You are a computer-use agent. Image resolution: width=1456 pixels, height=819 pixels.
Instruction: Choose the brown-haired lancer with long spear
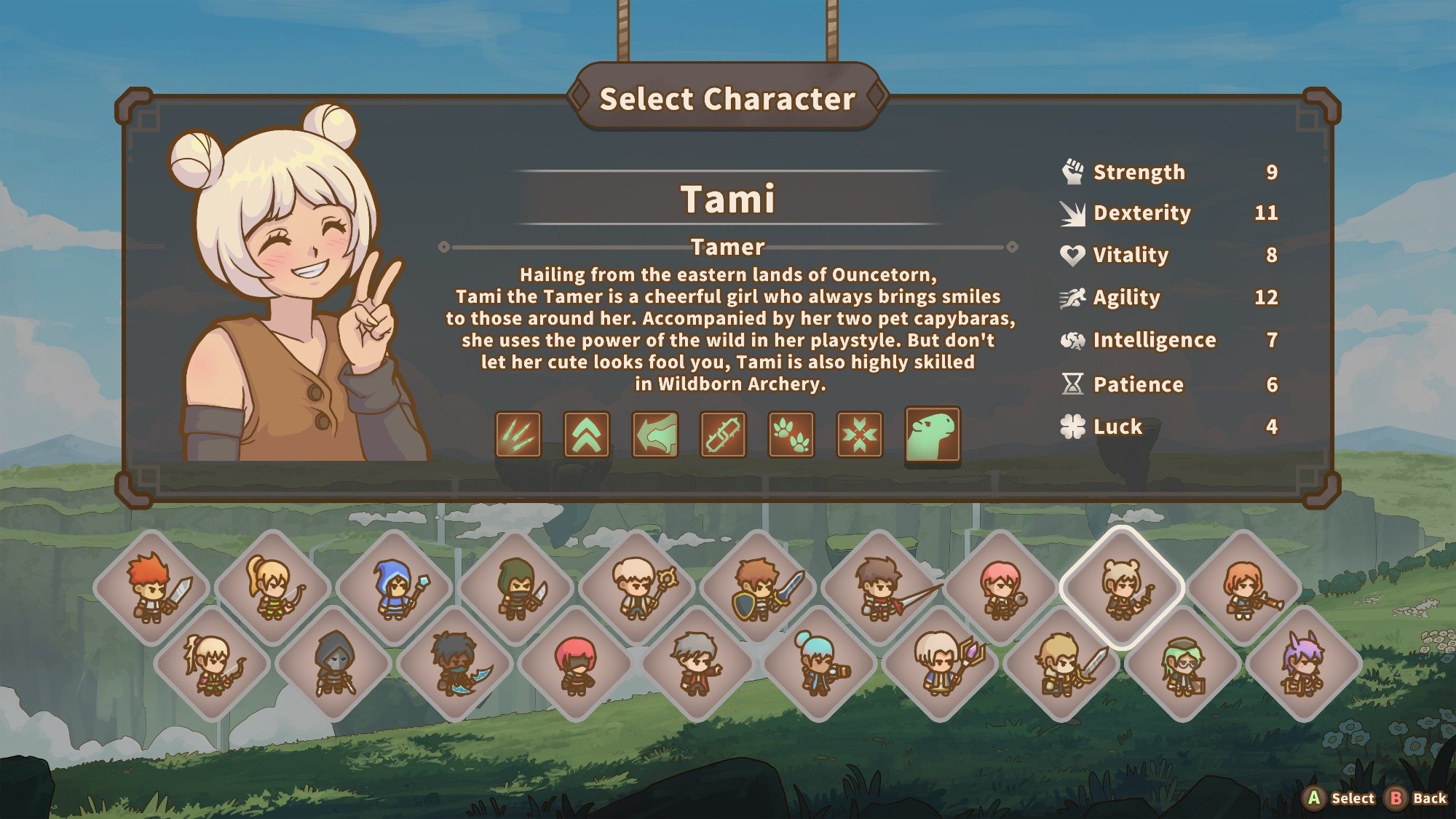879,588
